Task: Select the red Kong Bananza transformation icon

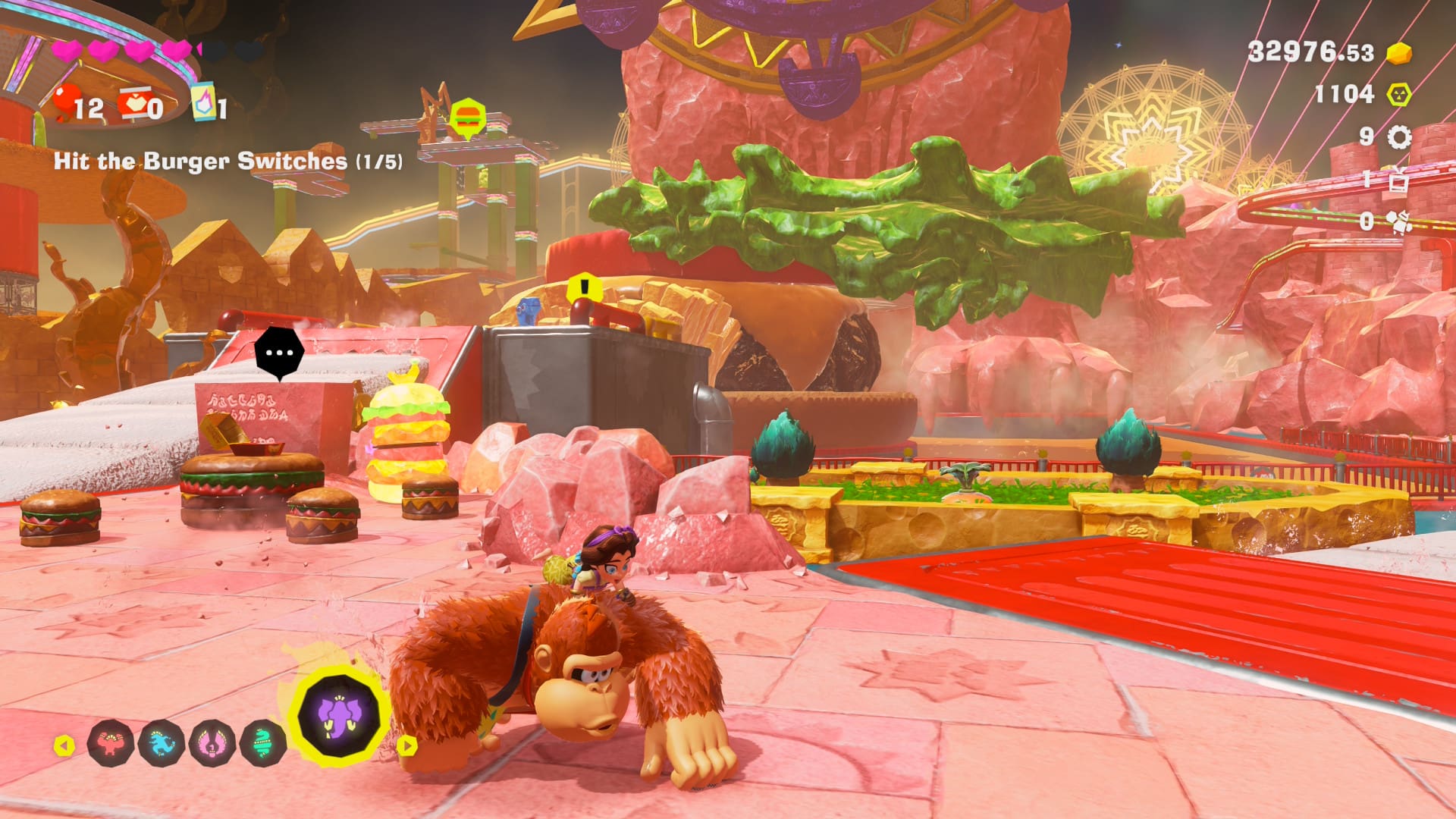Action: click(x=111, y=743)
